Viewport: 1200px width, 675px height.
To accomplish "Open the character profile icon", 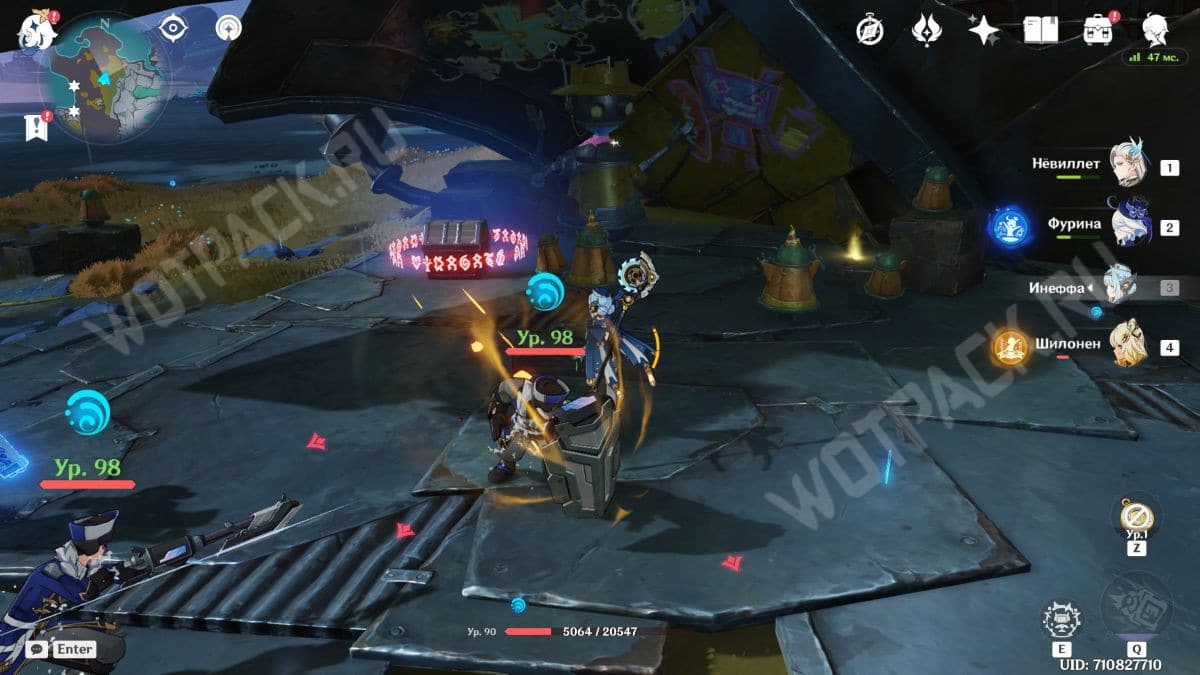I will click(x=1156, y=29).
